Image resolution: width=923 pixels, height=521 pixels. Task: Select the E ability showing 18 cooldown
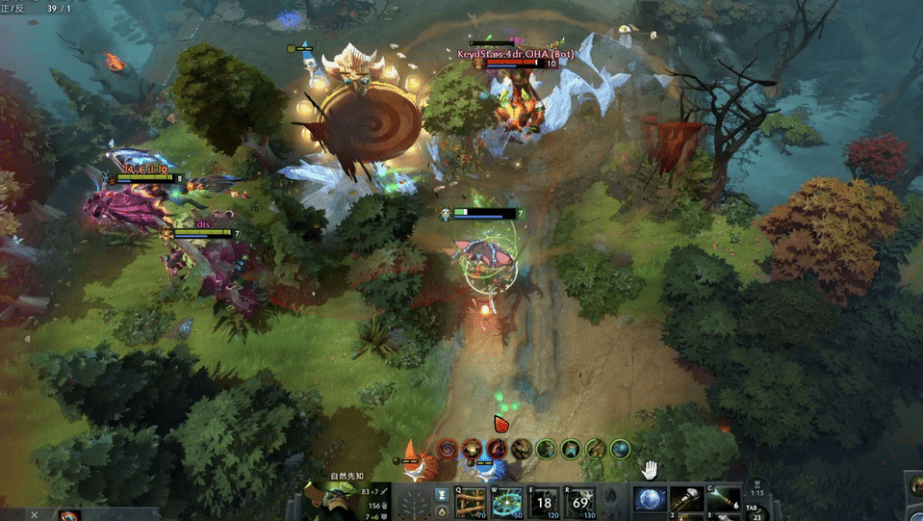click(544, 502)
